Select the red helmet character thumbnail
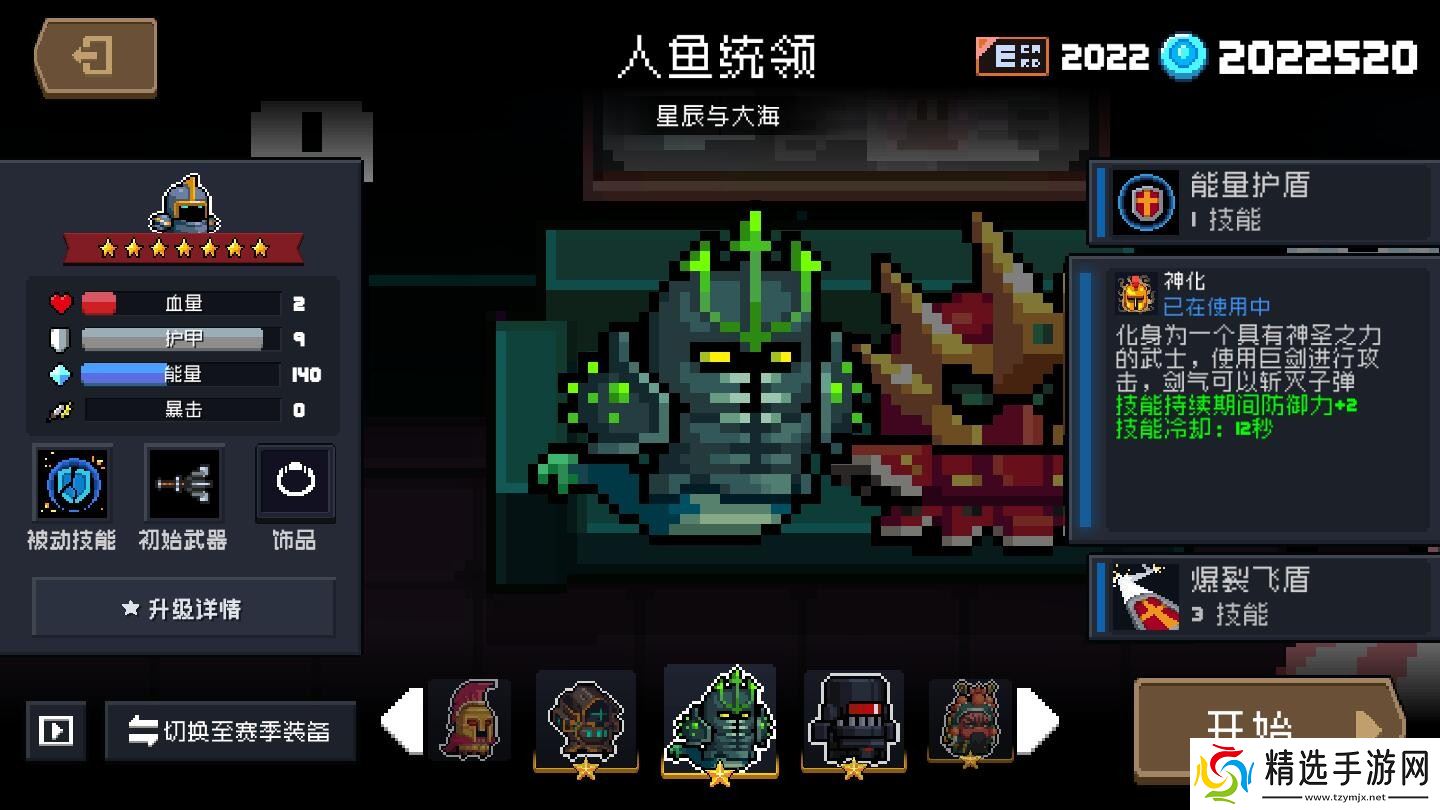Viewport: 1440px width, 810px height. click(470, 718)
